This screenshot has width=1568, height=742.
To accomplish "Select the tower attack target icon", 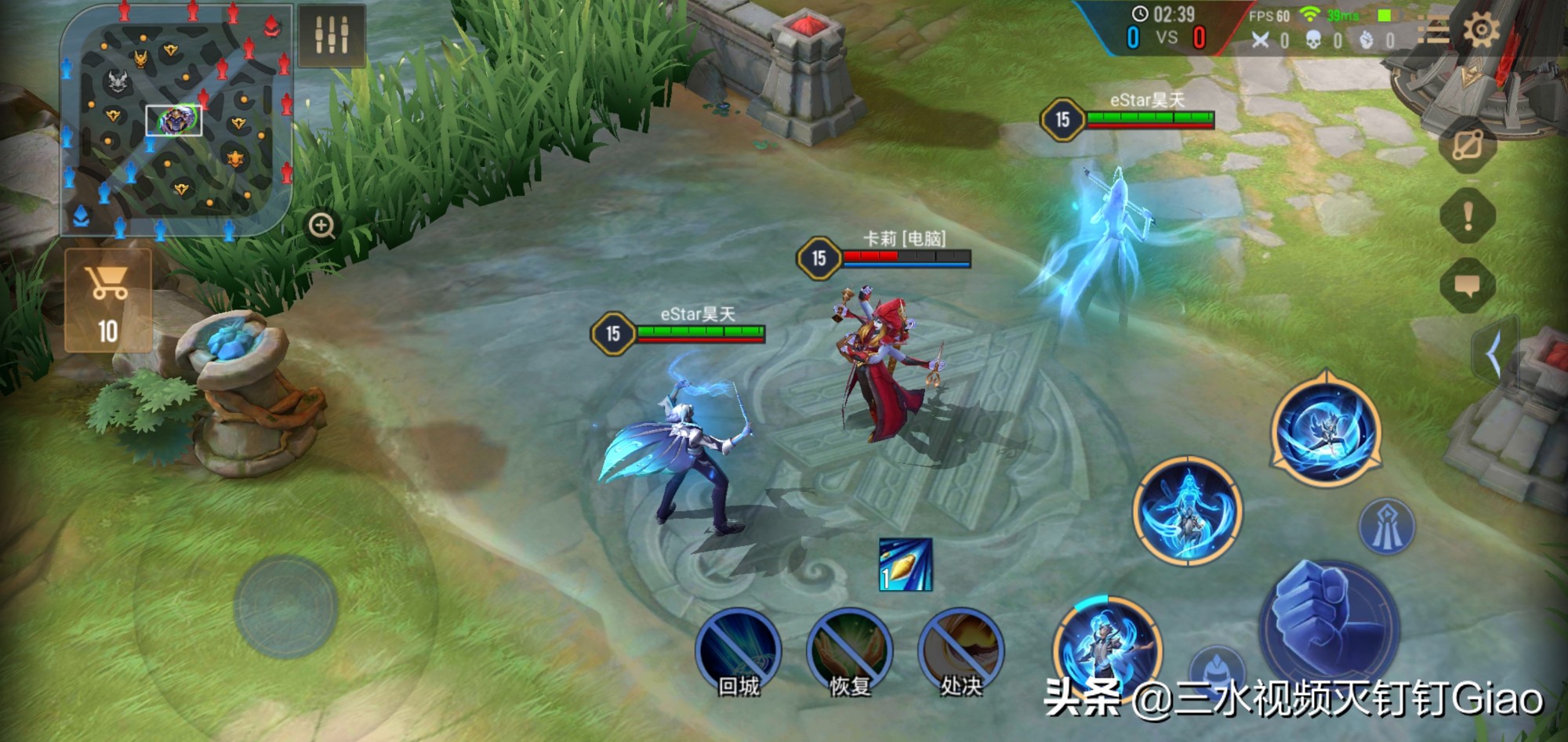I will coord(1386,526).
